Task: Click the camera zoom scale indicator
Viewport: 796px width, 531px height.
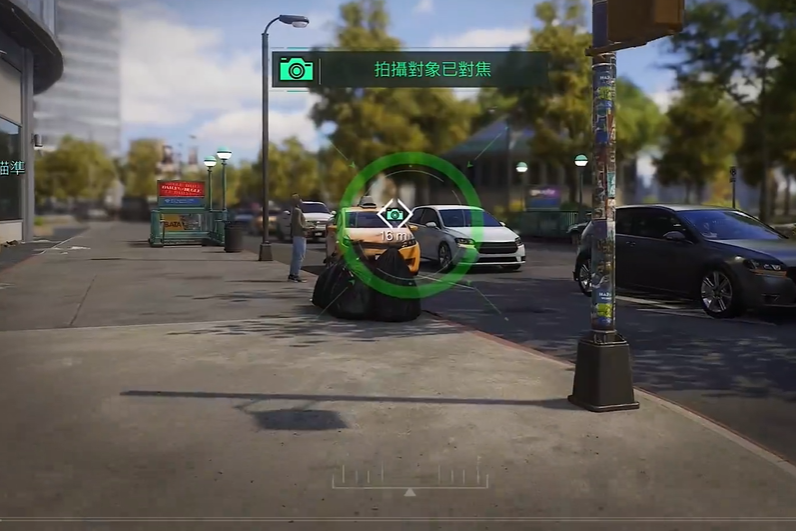Action: coord(410,478)
